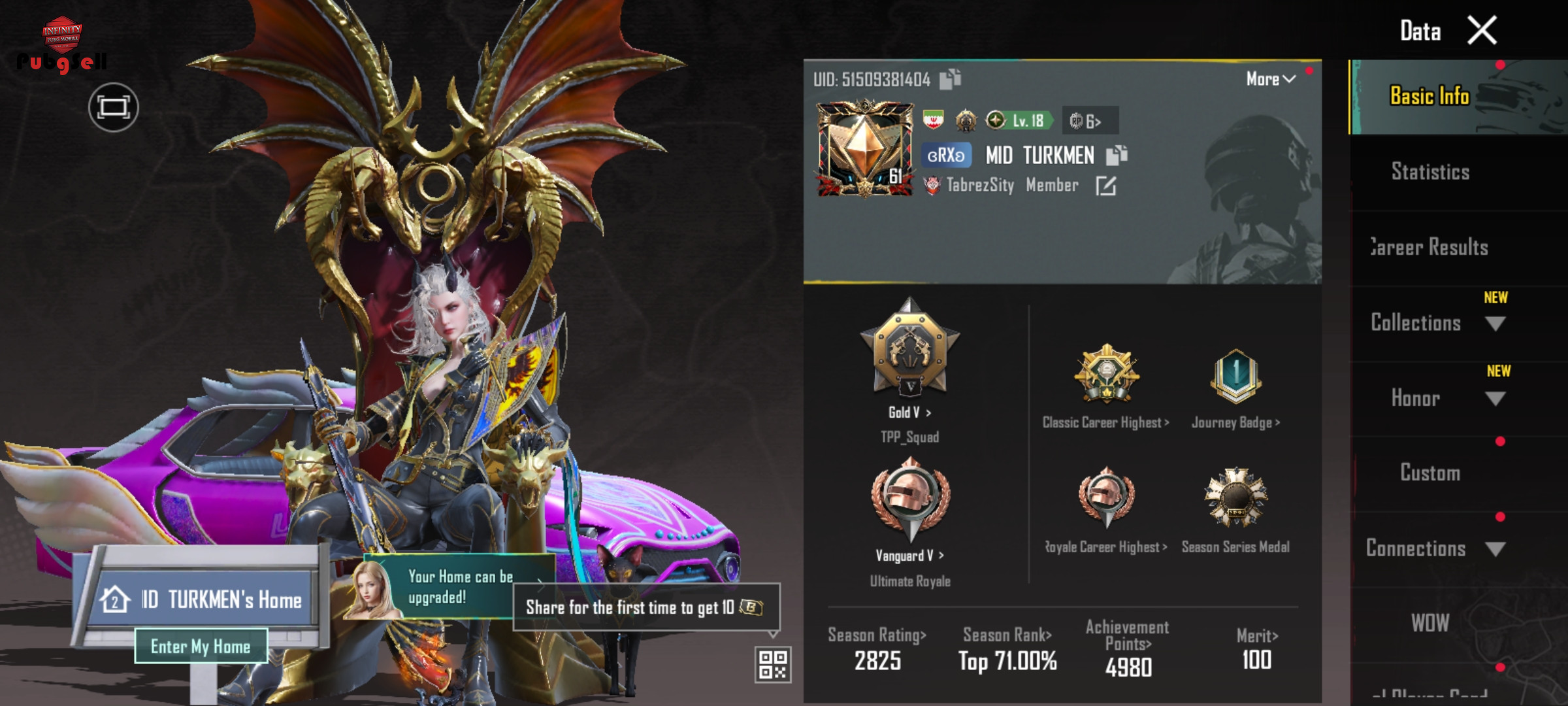Copy the player name ID TURKMEN
Viewport: 1568px width, 706px height.
click(x=1117, y=155)
